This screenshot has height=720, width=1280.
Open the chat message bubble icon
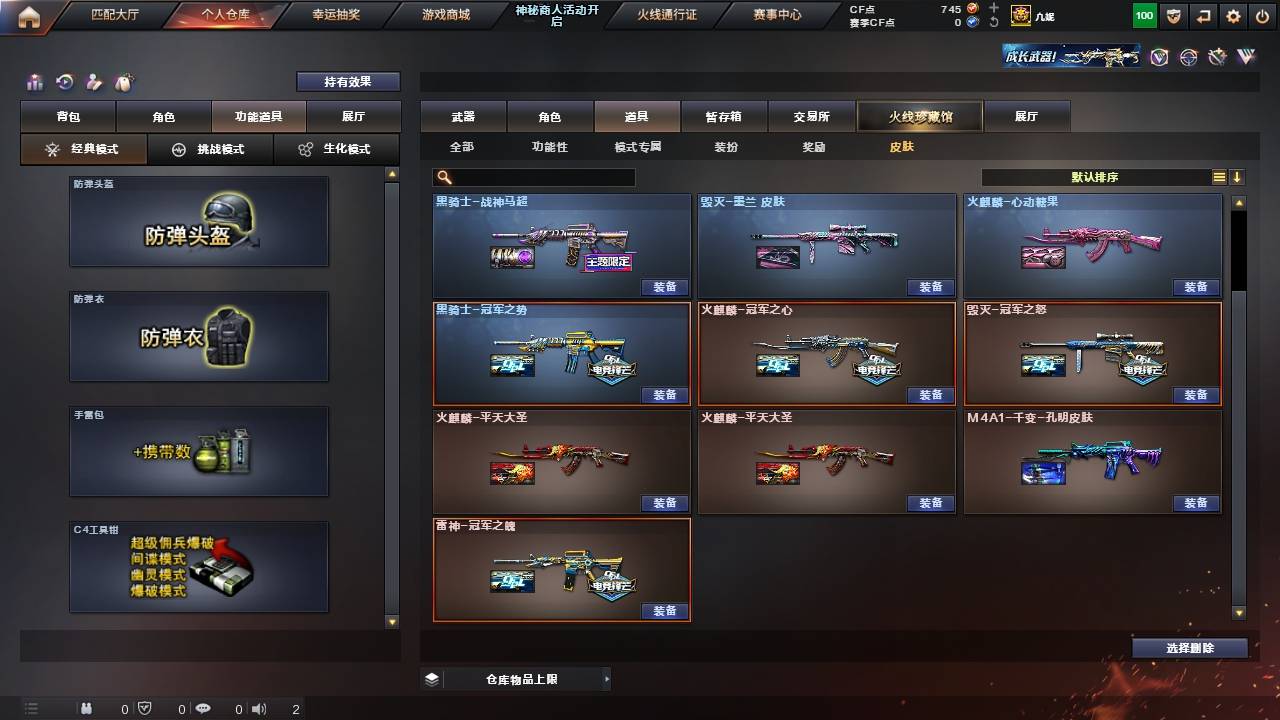pyautogui.click(x=203, y=708)
